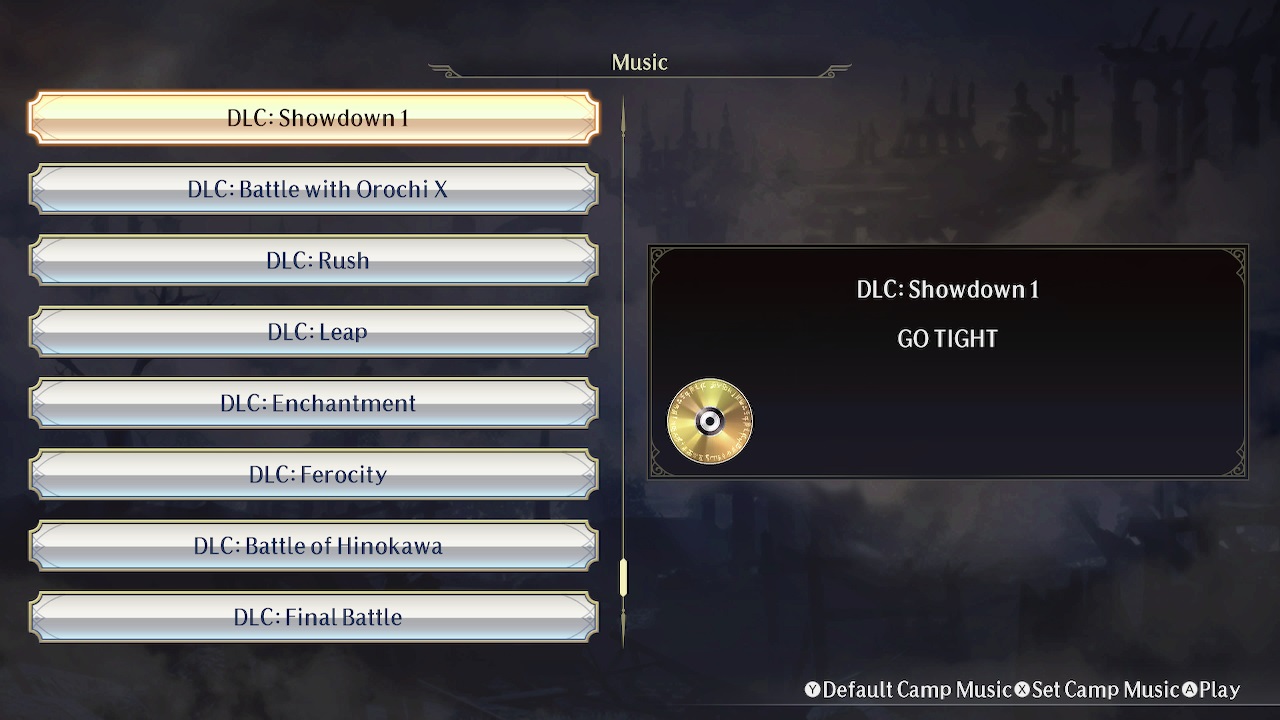The width and height of the screenshot is (1280, 720).
Task: Click the gold music disc icon
Action: click(x=709, y=420)
